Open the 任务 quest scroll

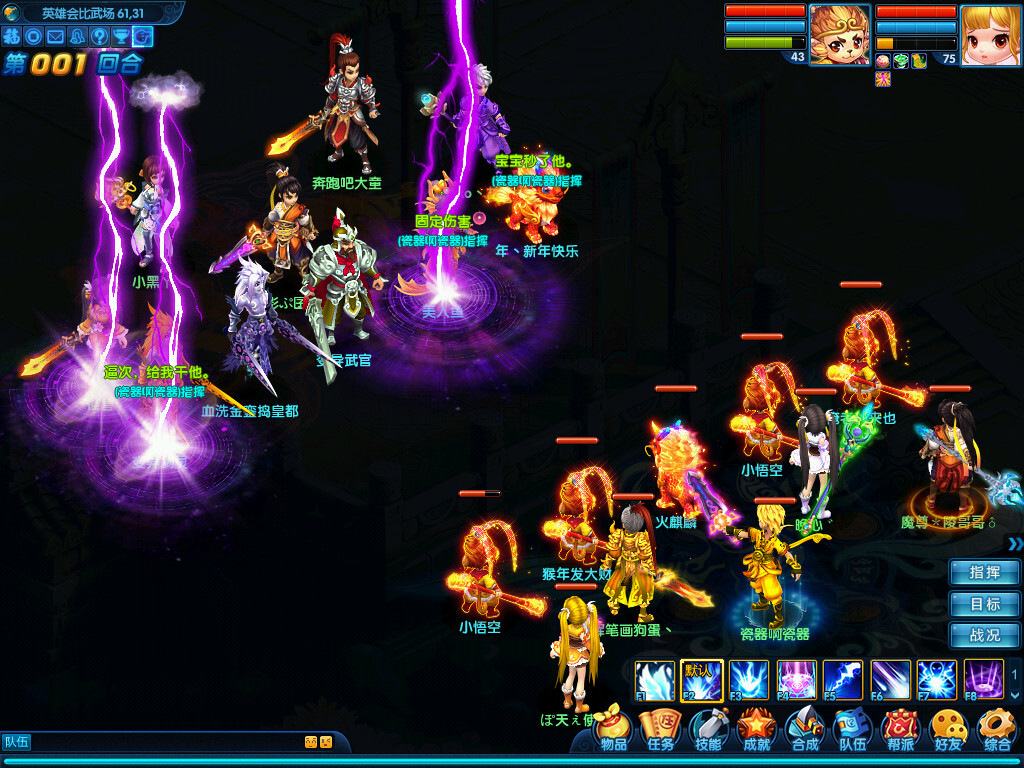coord(661,728)
